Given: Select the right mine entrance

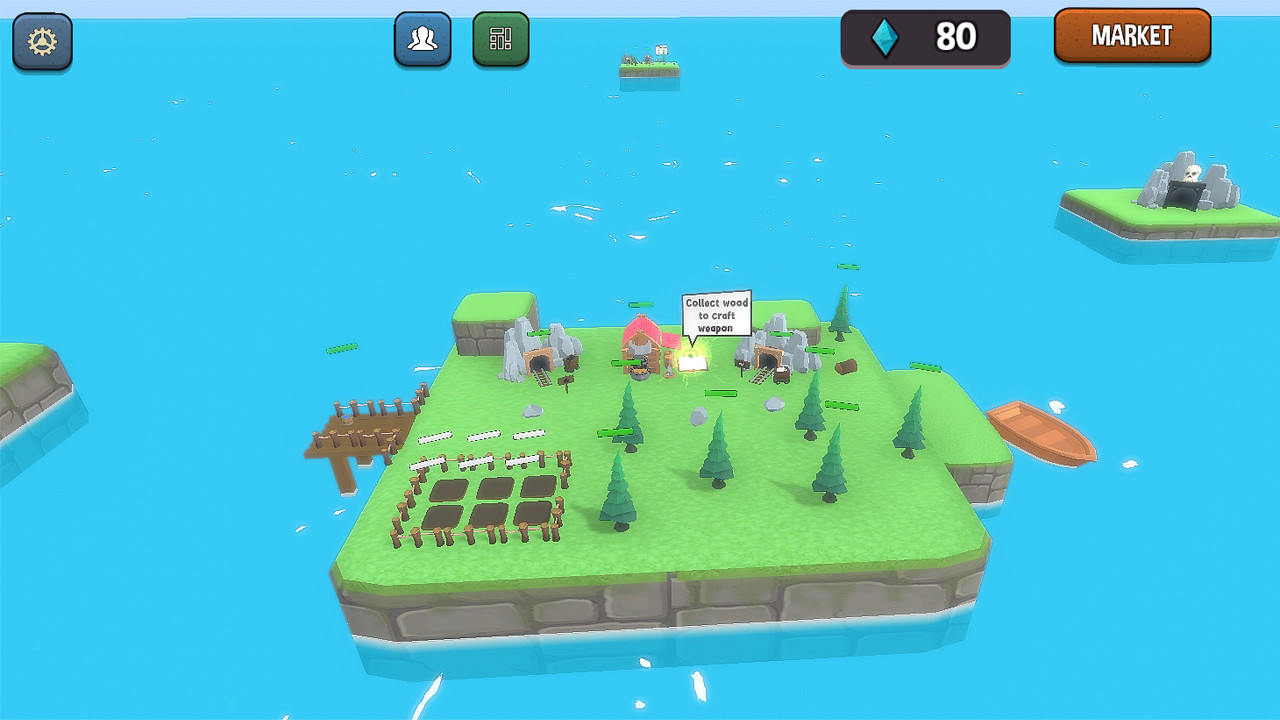Looking at the screenshot, I should click(768, 358).
